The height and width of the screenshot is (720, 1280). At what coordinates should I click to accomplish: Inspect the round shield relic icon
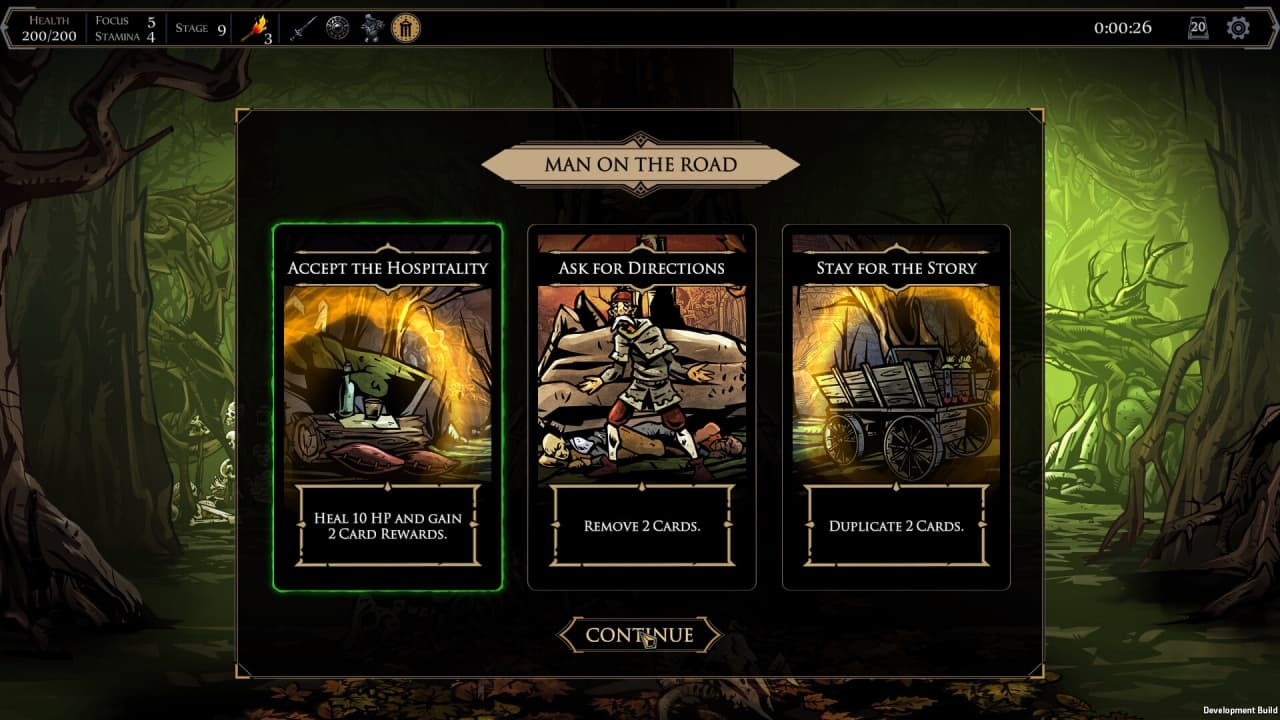point(337,28)
